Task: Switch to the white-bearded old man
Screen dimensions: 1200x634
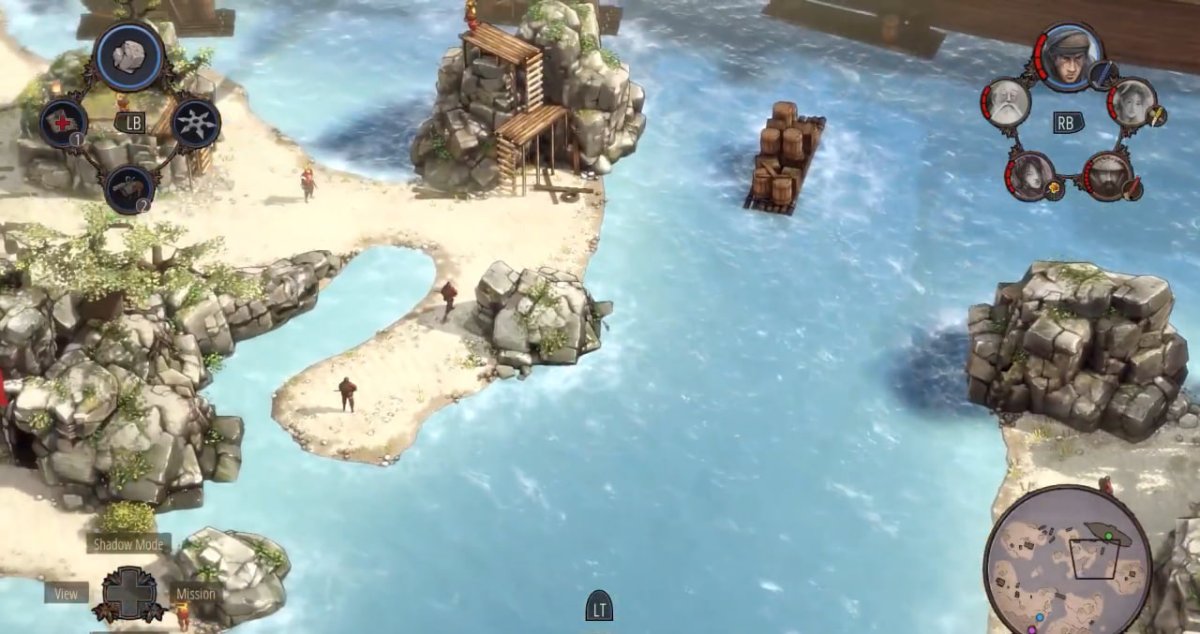Action: click(x=1006, y=103)
